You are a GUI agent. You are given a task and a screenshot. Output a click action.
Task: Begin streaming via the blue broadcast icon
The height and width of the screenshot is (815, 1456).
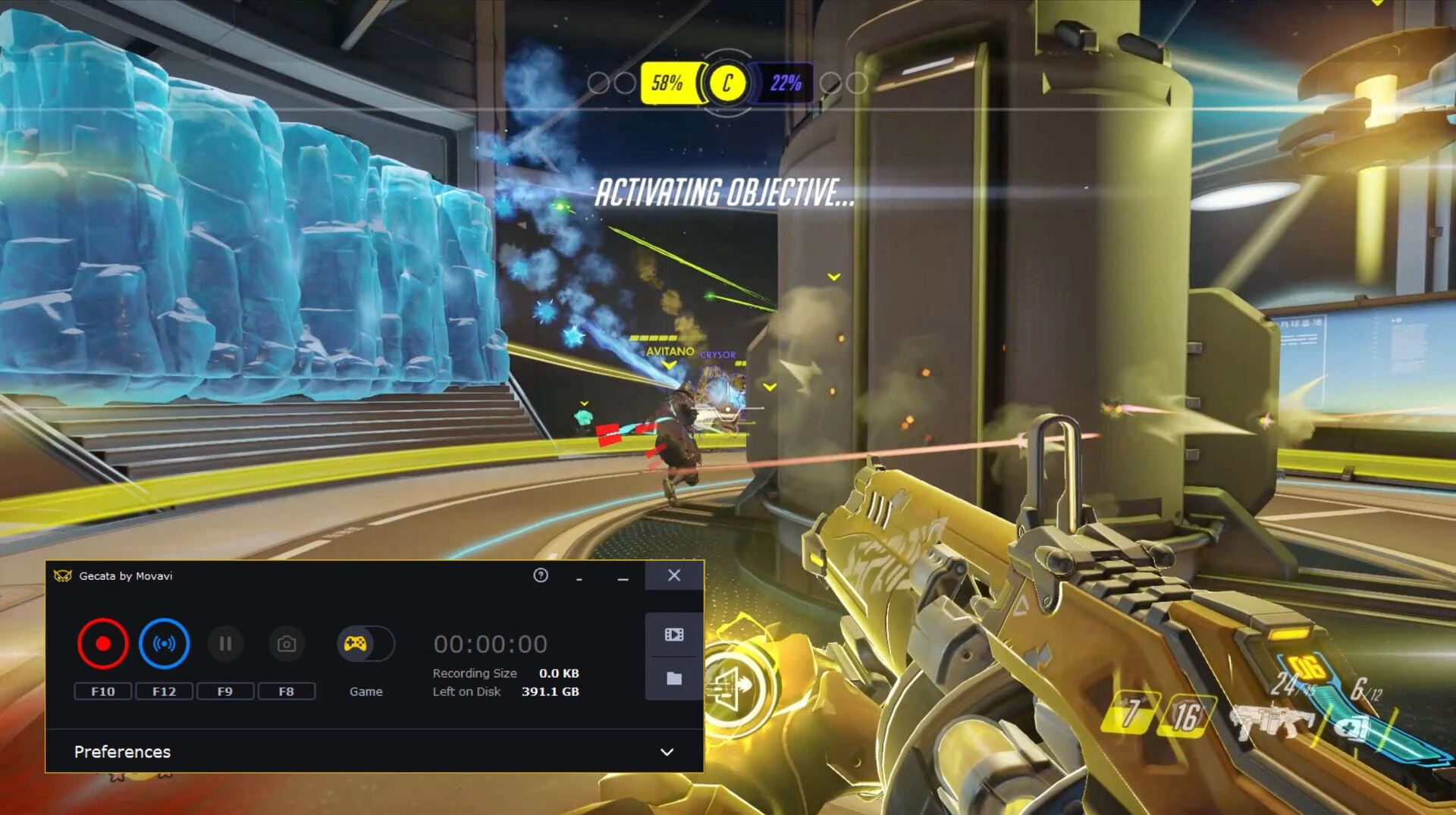click(x=165, y=644)
